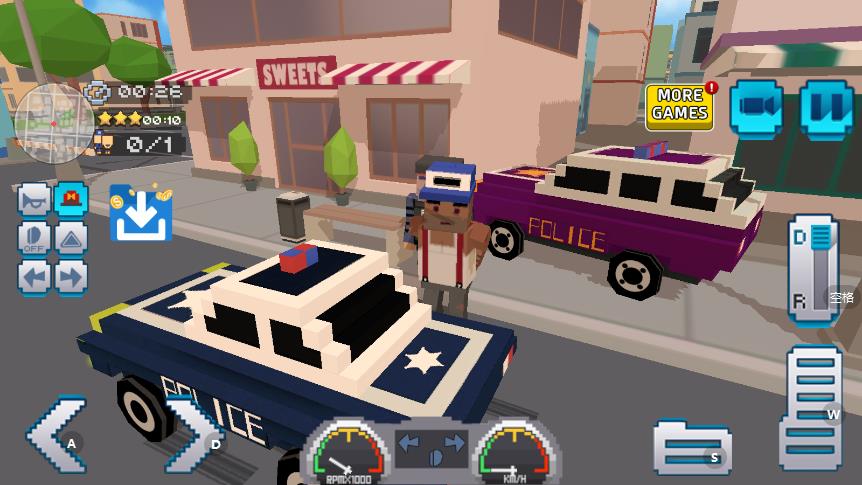Pause the game
The height and width of the screenshot is (485, 862).
tap(826, 106)
